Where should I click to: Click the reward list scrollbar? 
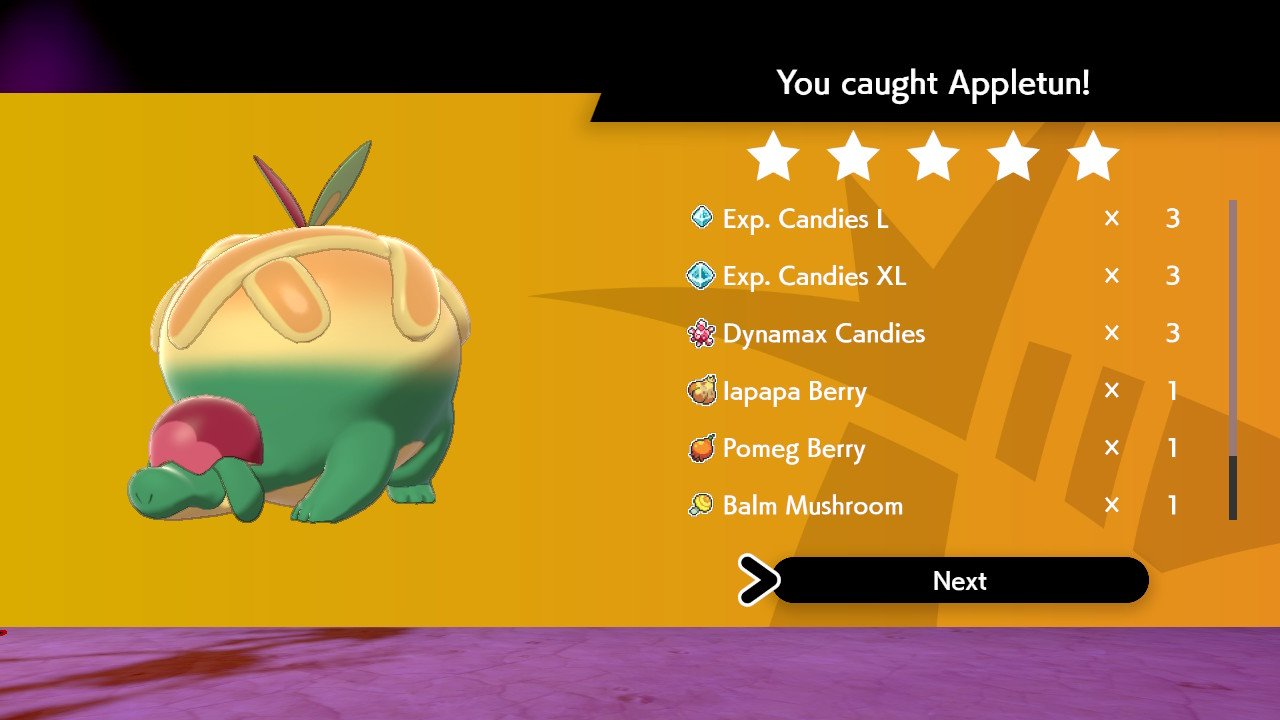pos(1233,360)
